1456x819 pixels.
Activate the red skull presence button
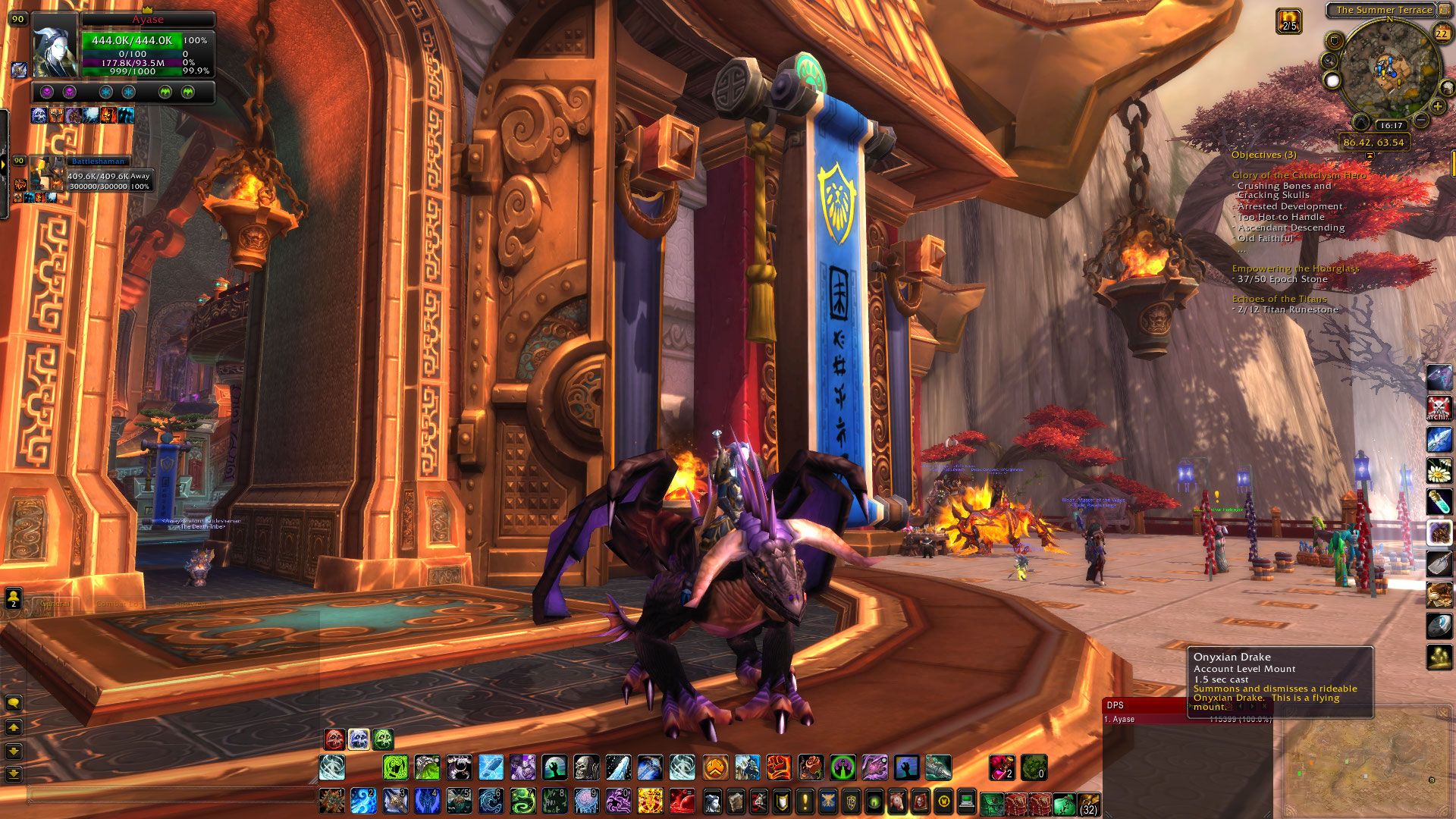tap(334, 739)
